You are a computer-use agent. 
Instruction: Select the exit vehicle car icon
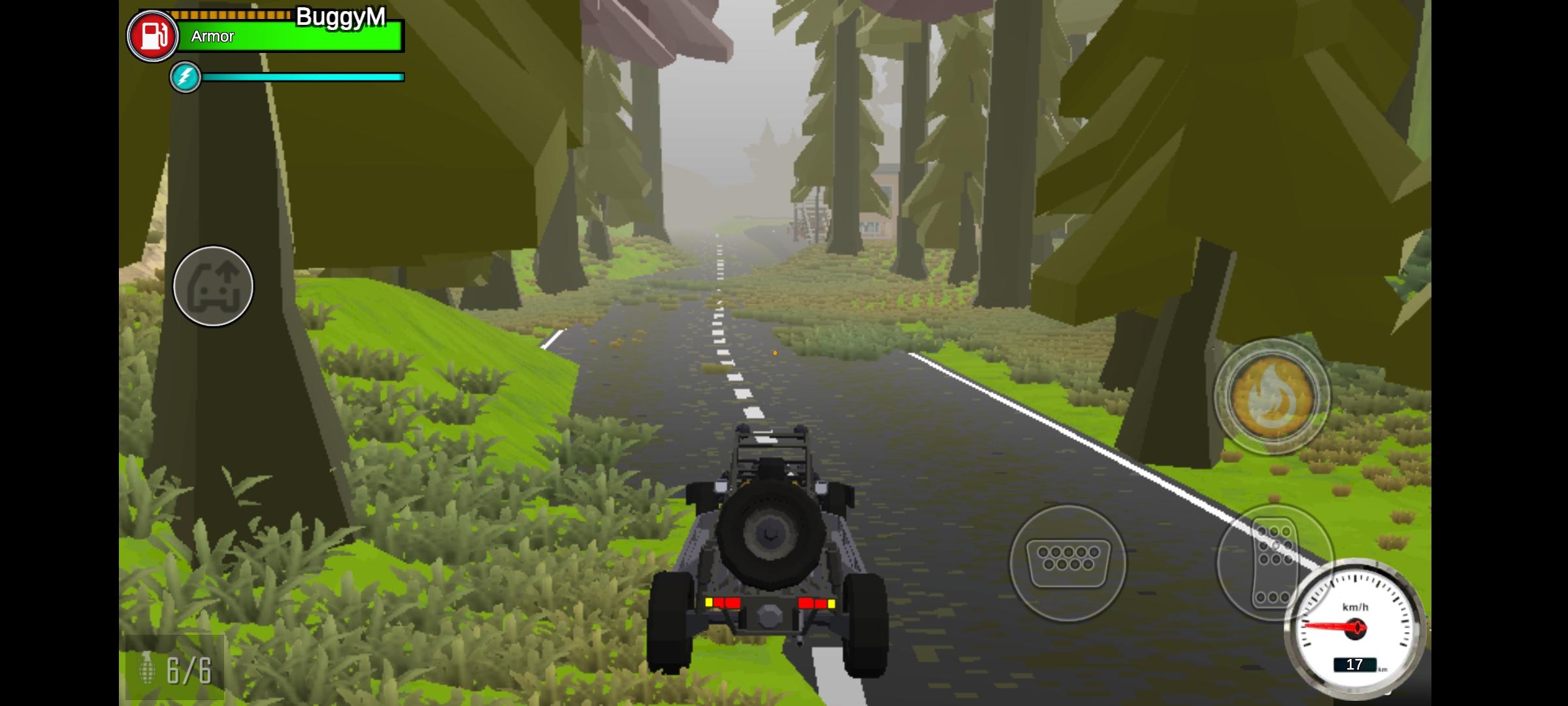(213, 287)
